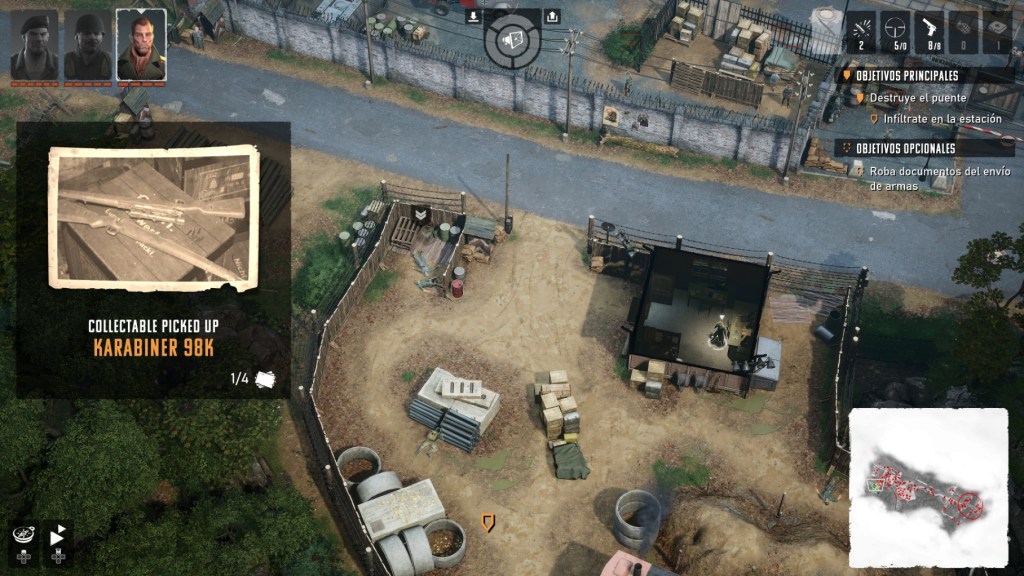Screen dimensions: 1024x576
Task: Select the 'Infíltrate en la estación' objective
Action: click(928, 119)
